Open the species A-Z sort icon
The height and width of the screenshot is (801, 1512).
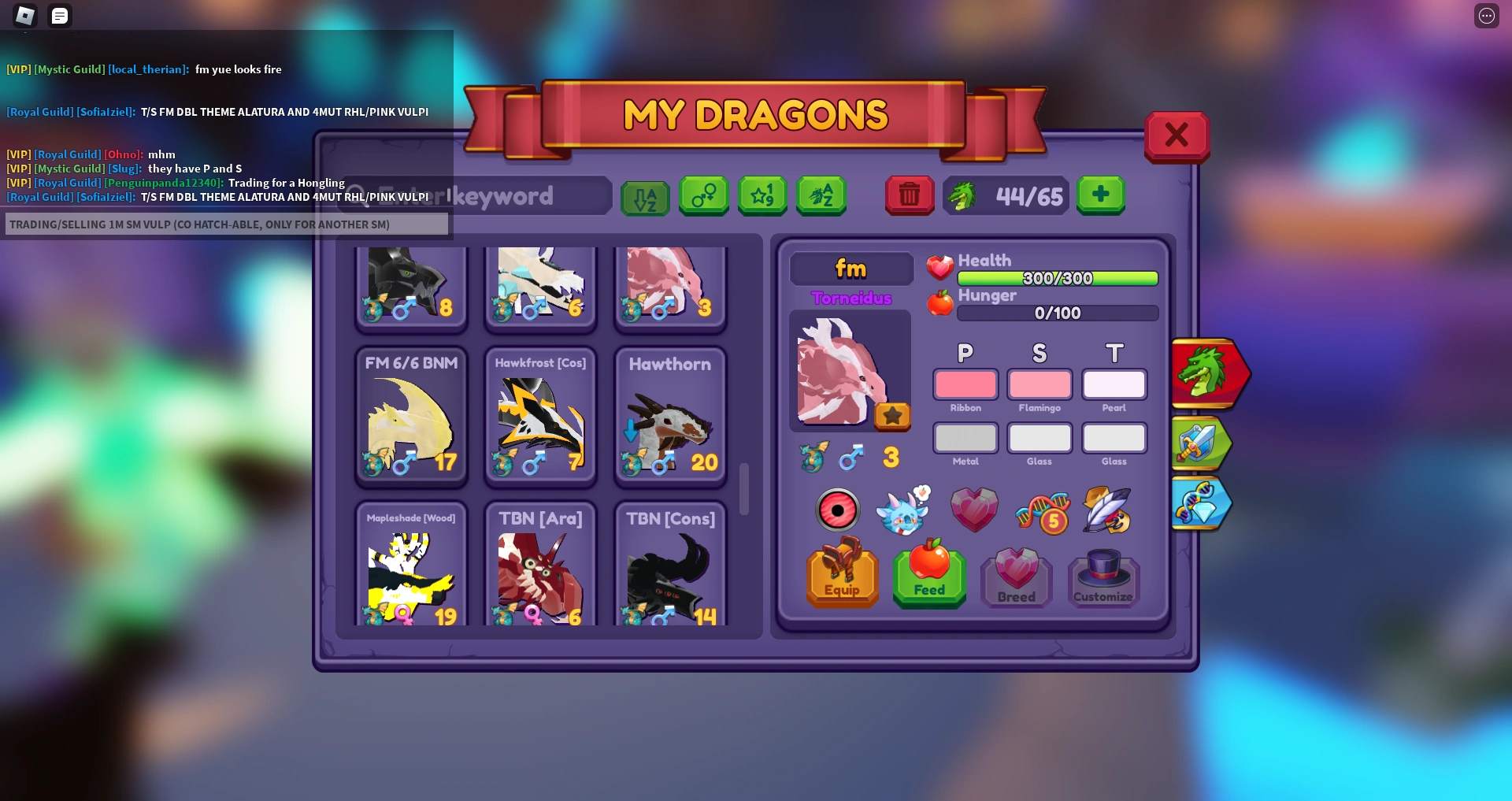(x=821, y=196)
